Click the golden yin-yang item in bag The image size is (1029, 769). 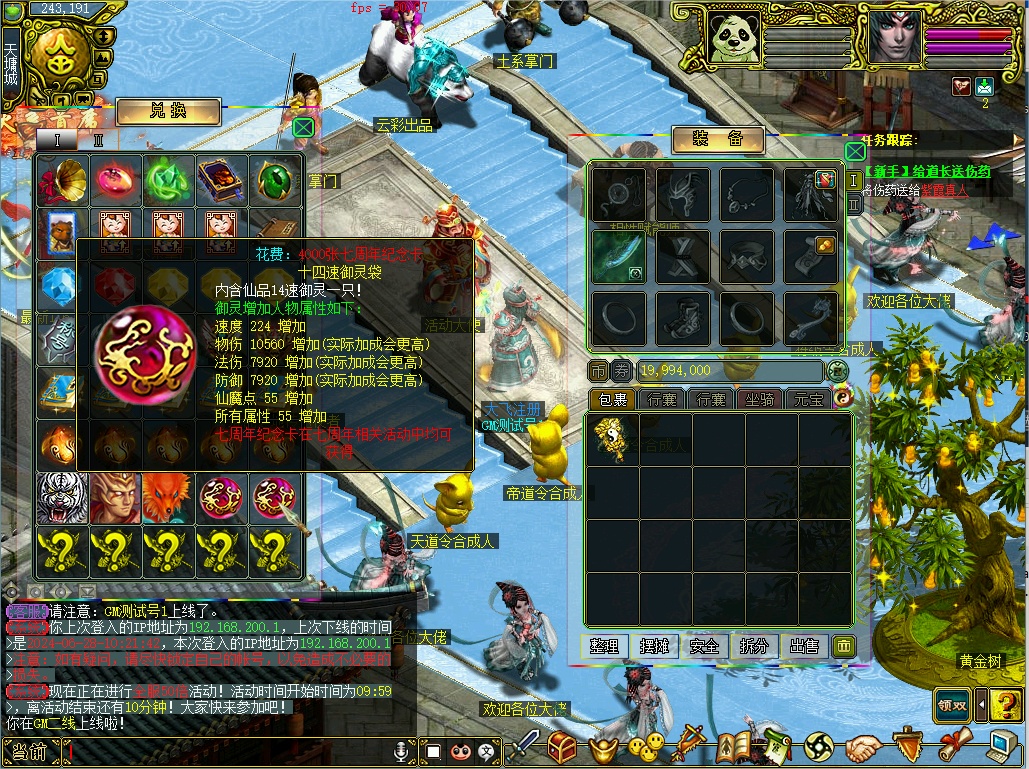pyautogui.click(x=610, y=437)
